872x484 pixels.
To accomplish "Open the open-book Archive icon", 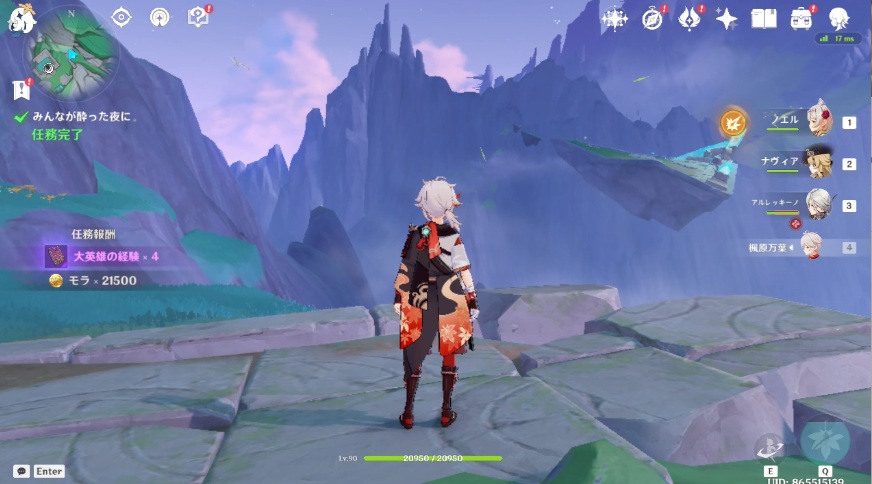I will [x=764, y=18].
